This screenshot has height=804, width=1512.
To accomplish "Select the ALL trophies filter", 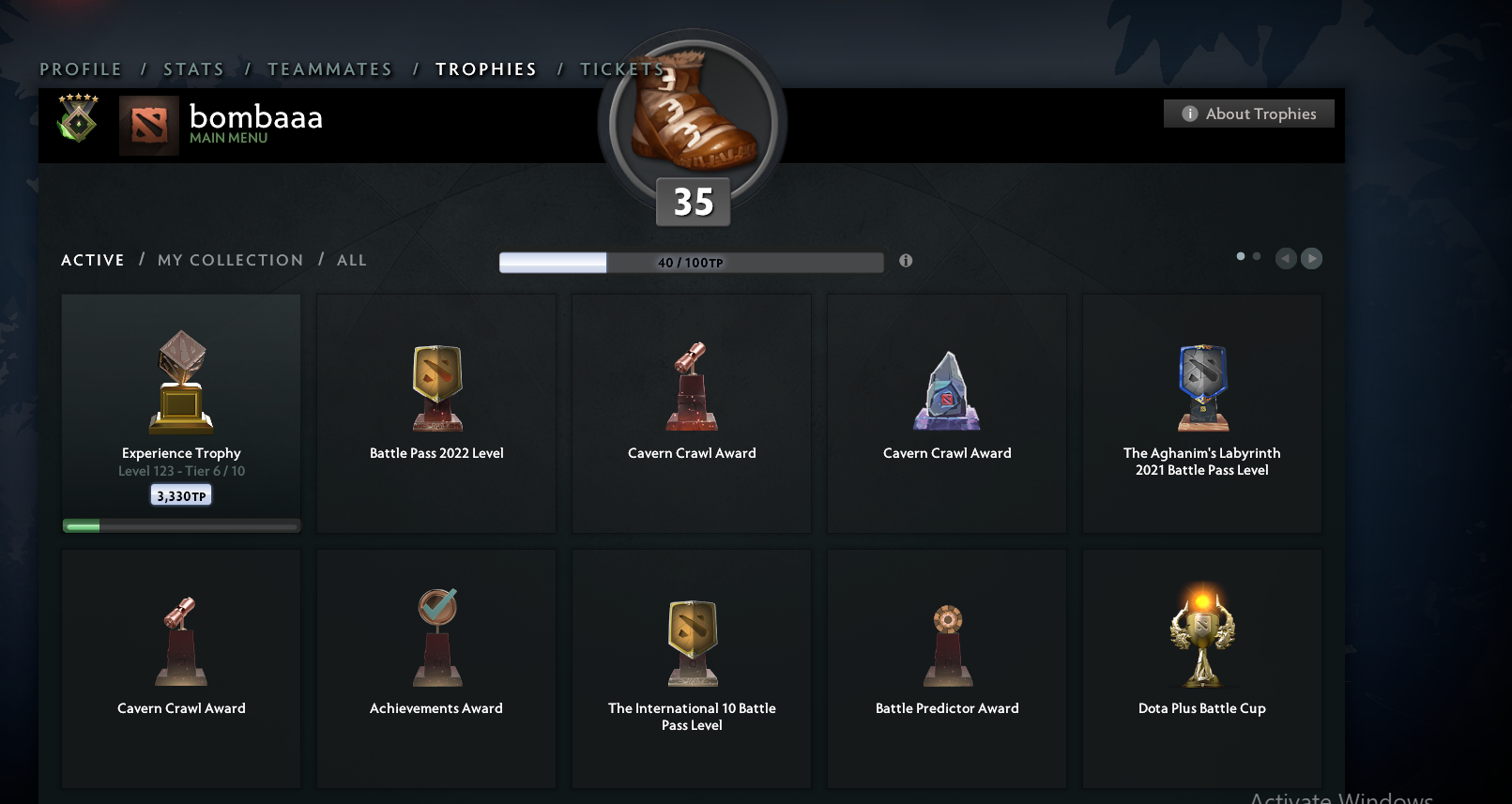I will pyautogui.click(x=352, y=260).
